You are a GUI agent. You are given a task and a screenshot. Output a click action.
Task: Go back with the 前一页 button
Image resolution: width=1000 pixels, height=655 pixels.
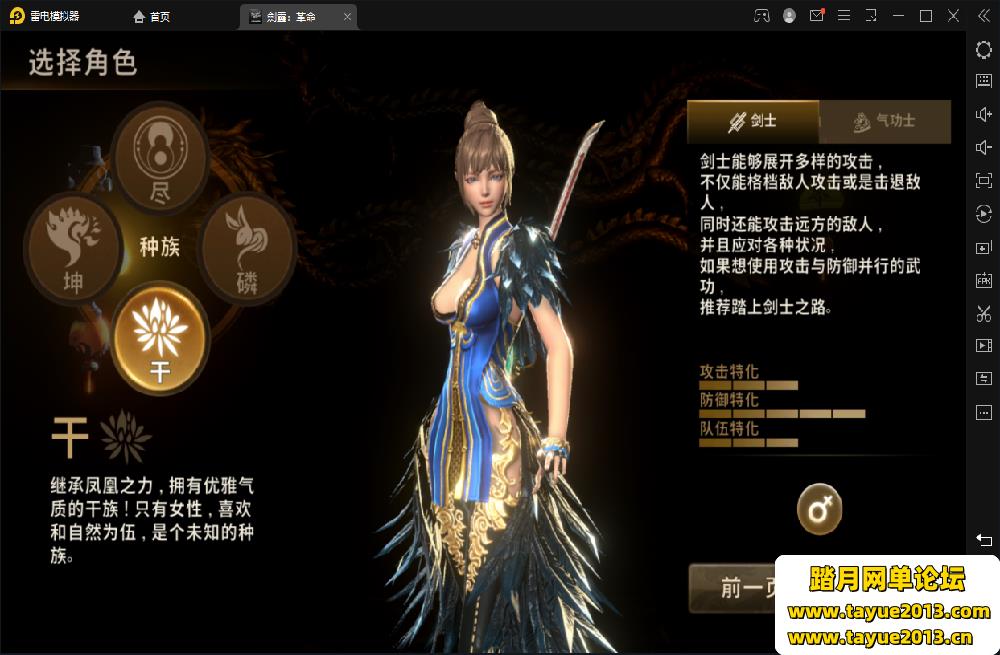pyautogui.click(x=733, y=588)
